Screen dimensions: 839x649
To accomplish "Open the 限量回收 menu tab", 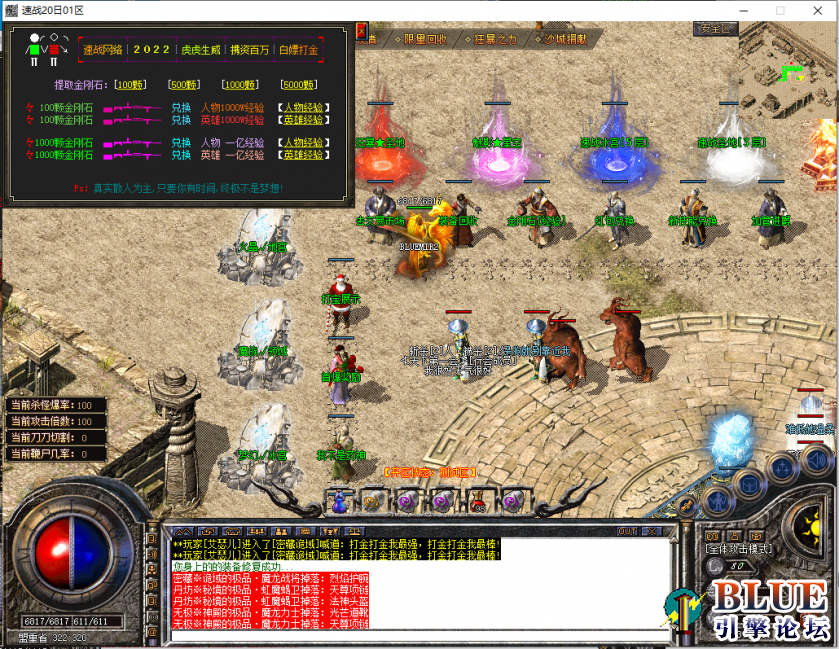I will (x=425, y=40).
